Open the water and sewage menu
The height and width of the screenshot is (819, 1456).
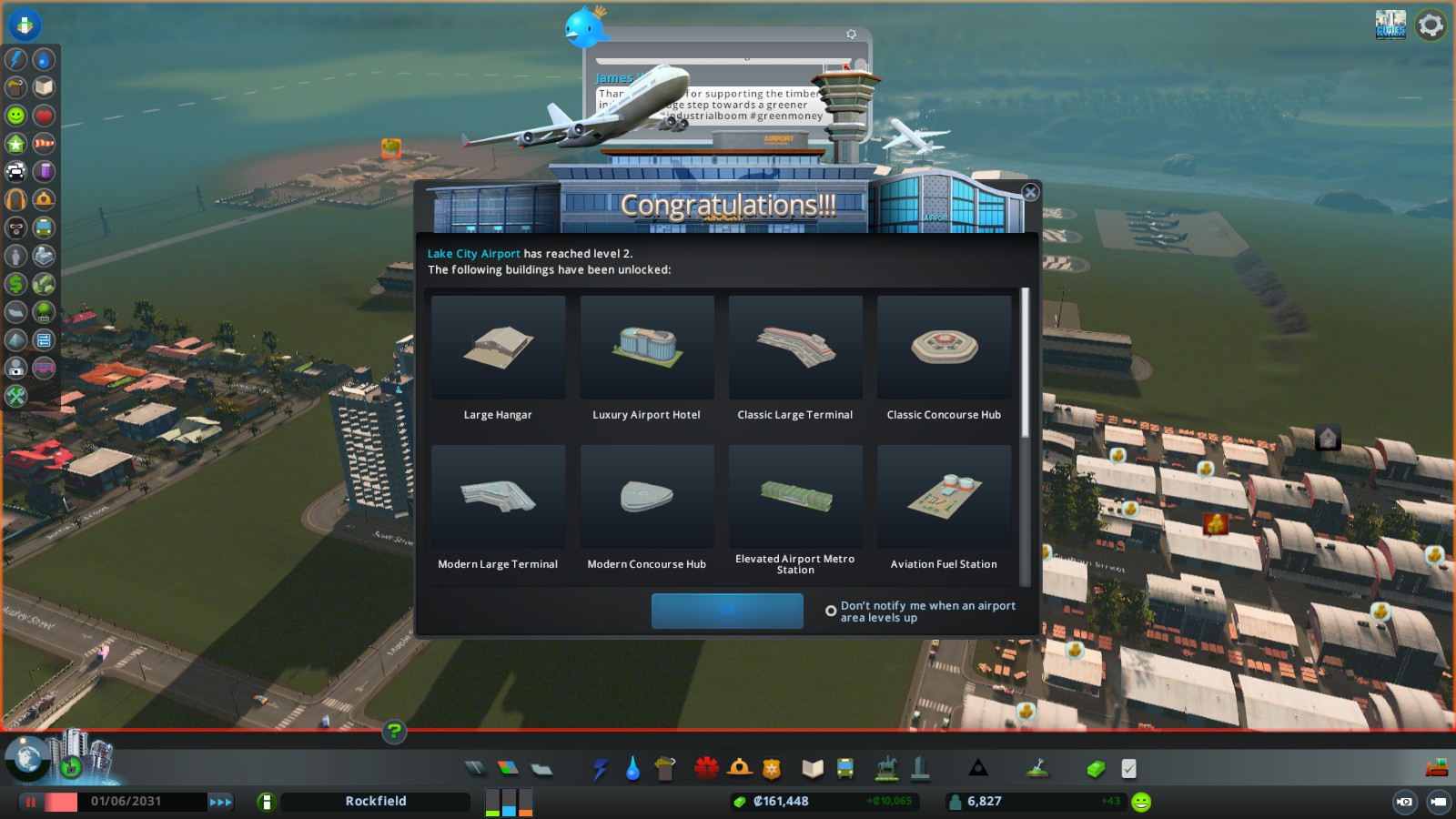point(632,769)
